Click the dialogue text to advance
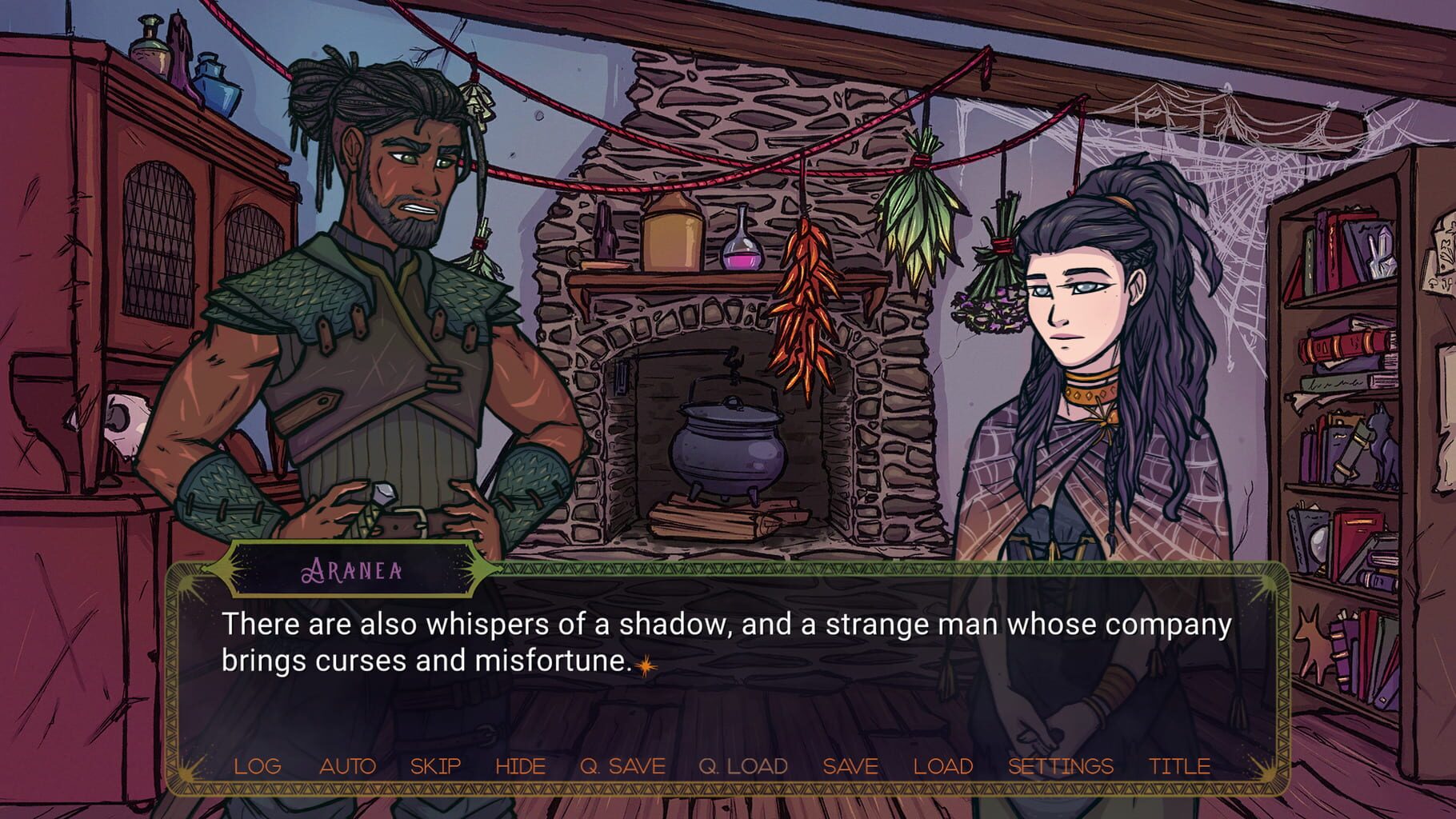 [720, 640]
